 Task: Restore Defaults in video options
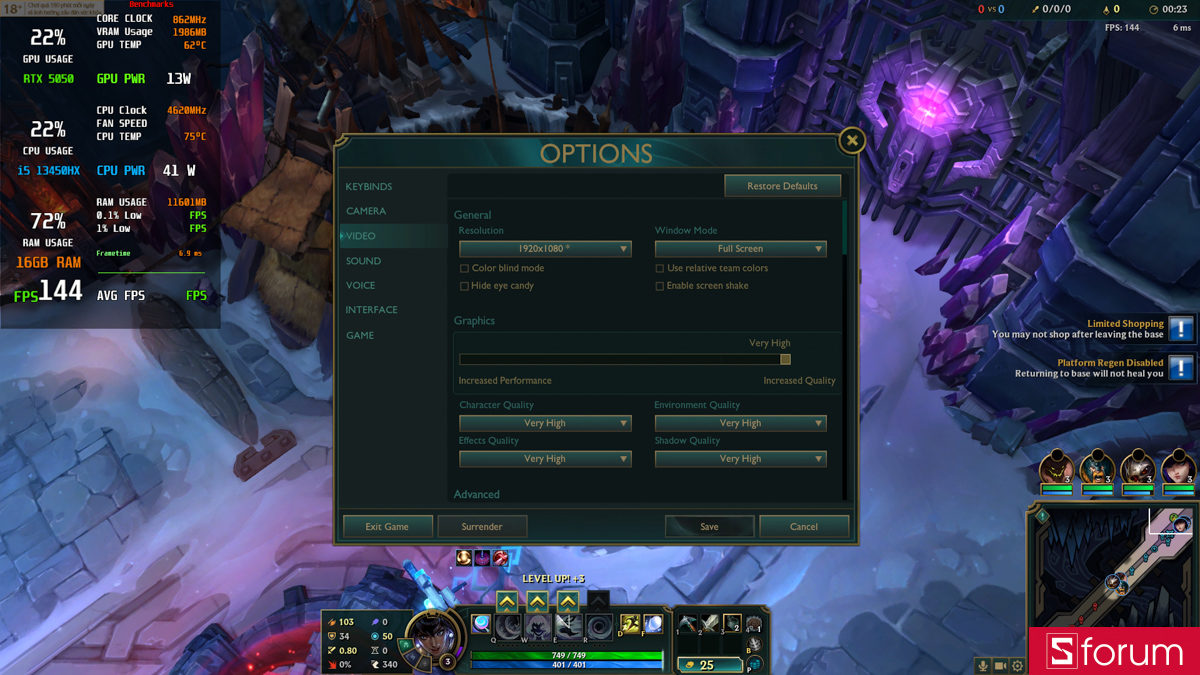point(782,186)
